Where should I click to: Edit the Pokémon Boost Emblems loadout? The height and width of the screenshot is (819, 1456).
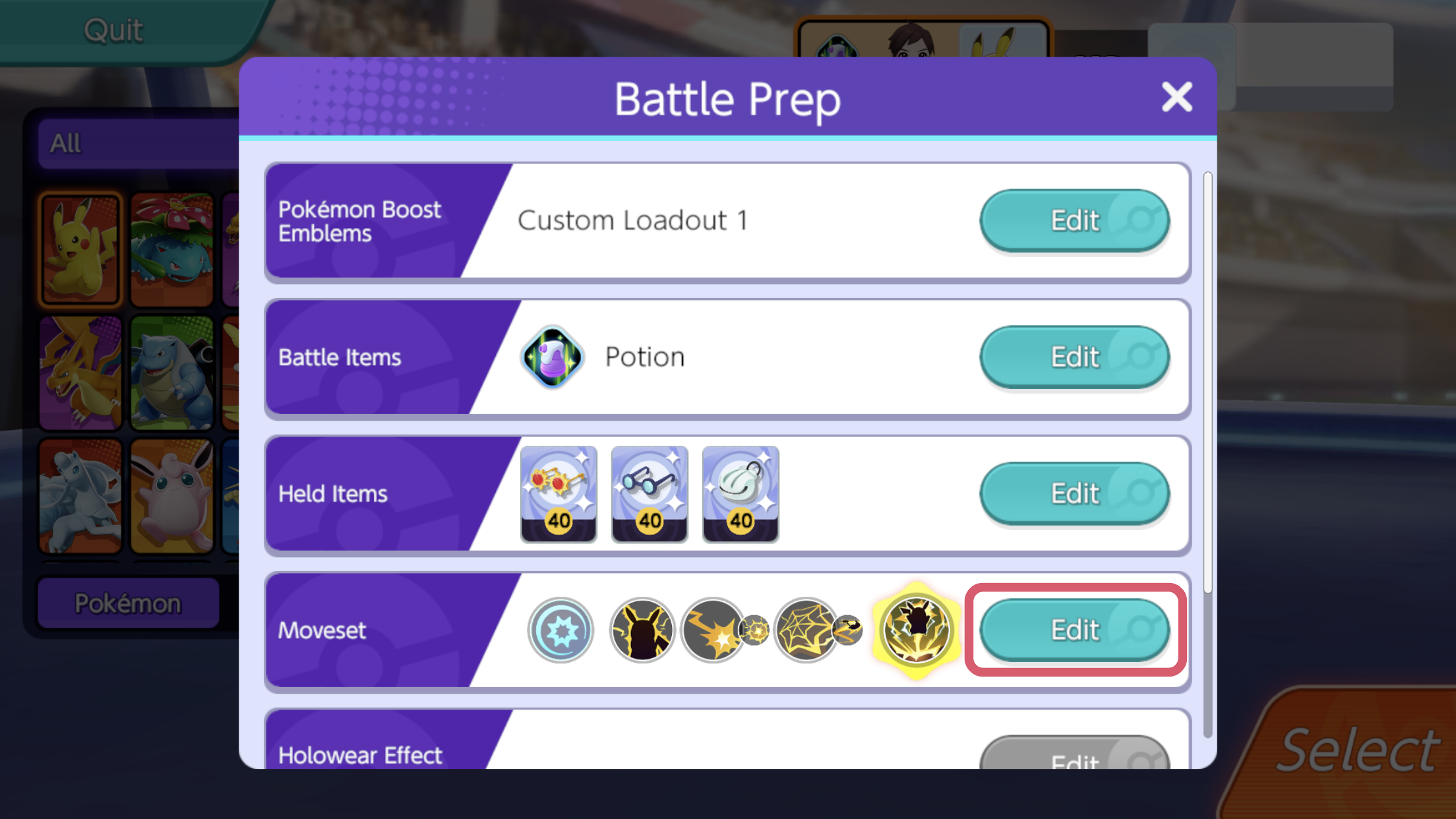pos(1074,221)
